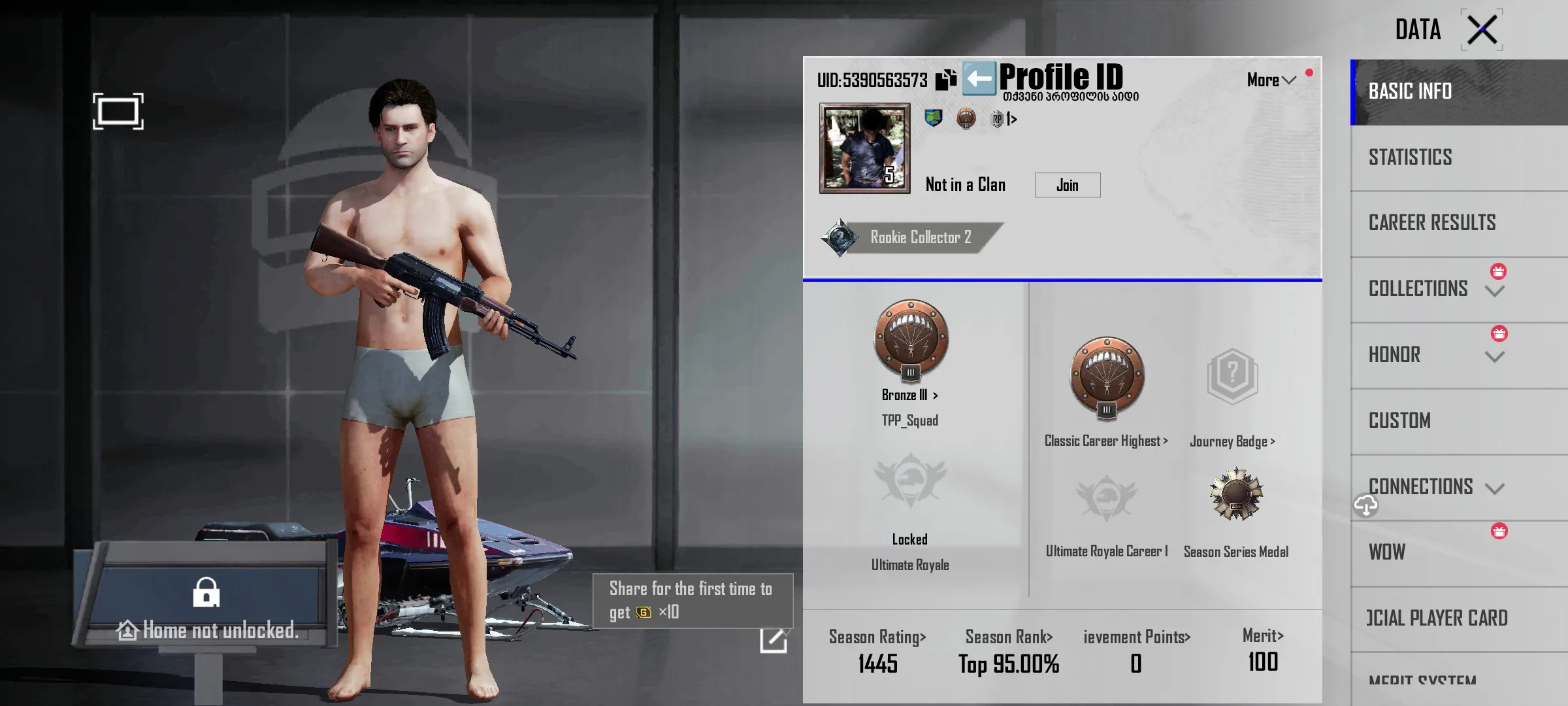This screenshot has height=706, width=1568.
Task: Select the Basic Info tab
Action: pos(1410,92)
